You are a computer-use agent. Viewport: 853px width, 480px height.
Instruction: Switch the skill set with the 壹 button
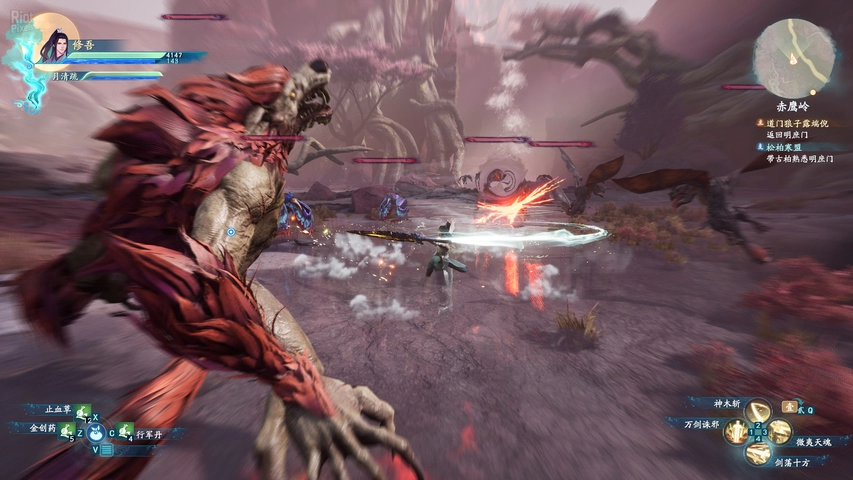tap(789, 407)
